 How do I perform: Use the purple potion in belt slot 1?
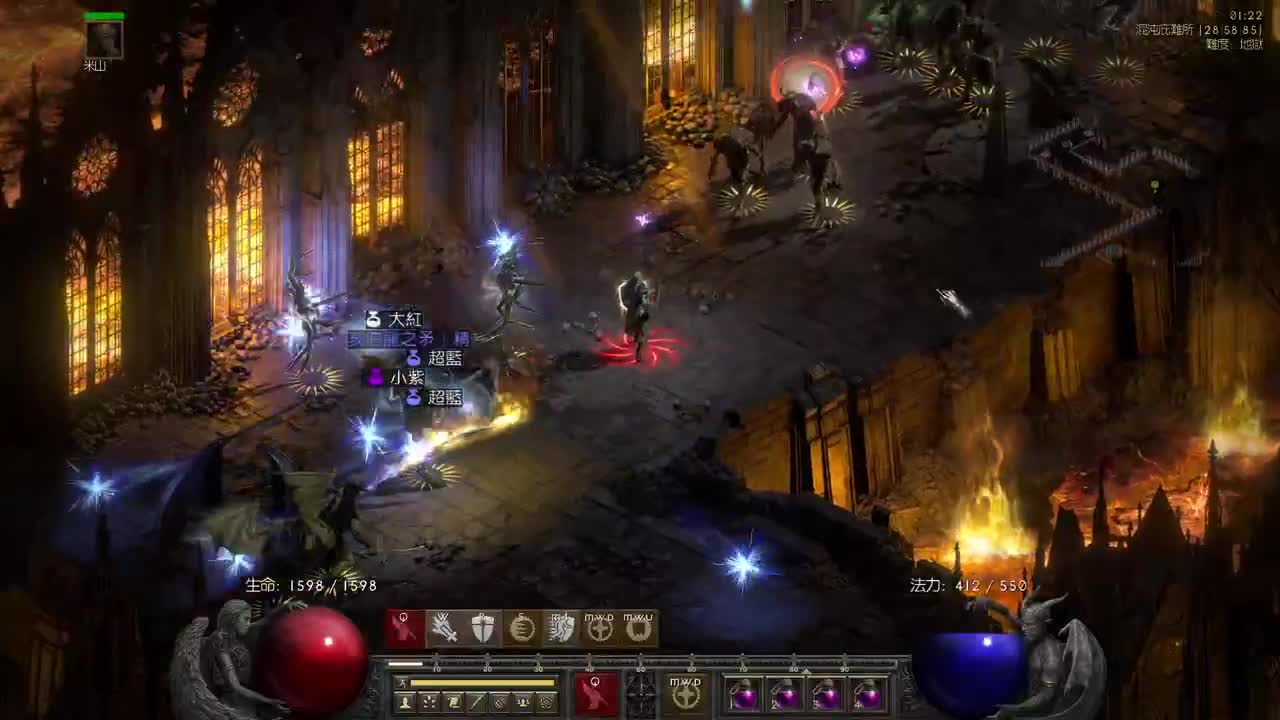click(x=743, y=694)
